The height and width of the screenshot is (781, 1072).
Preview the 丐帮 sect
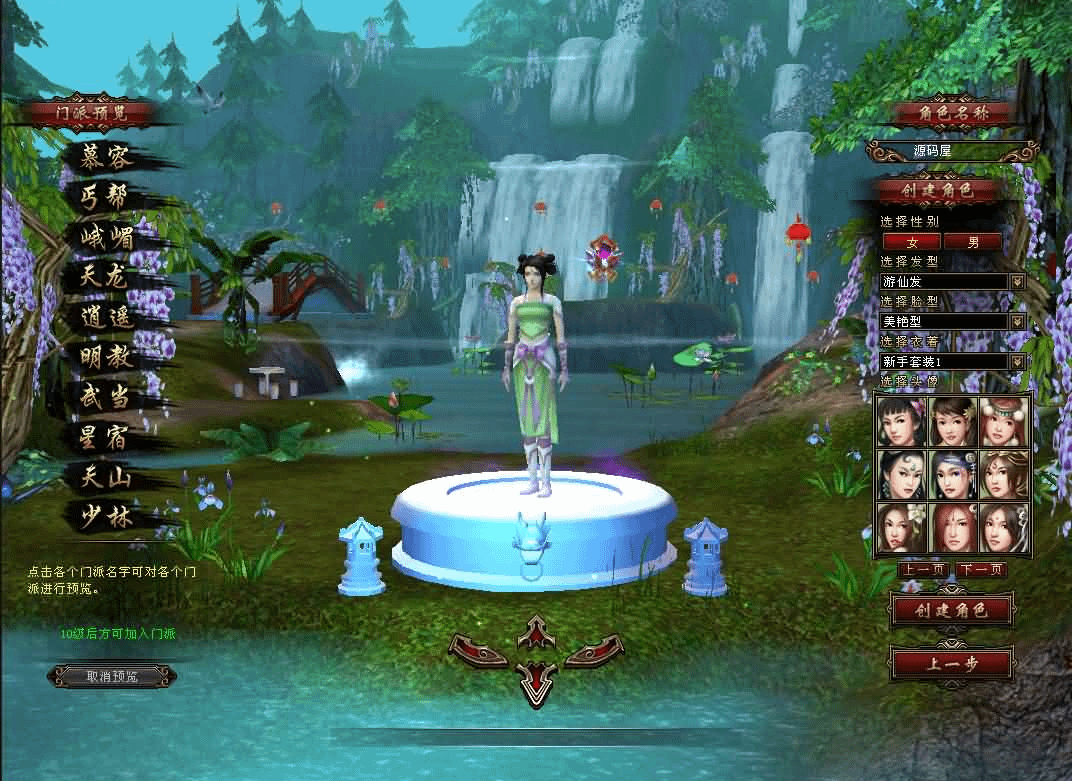pyautogui.click(x=105, y=197)
